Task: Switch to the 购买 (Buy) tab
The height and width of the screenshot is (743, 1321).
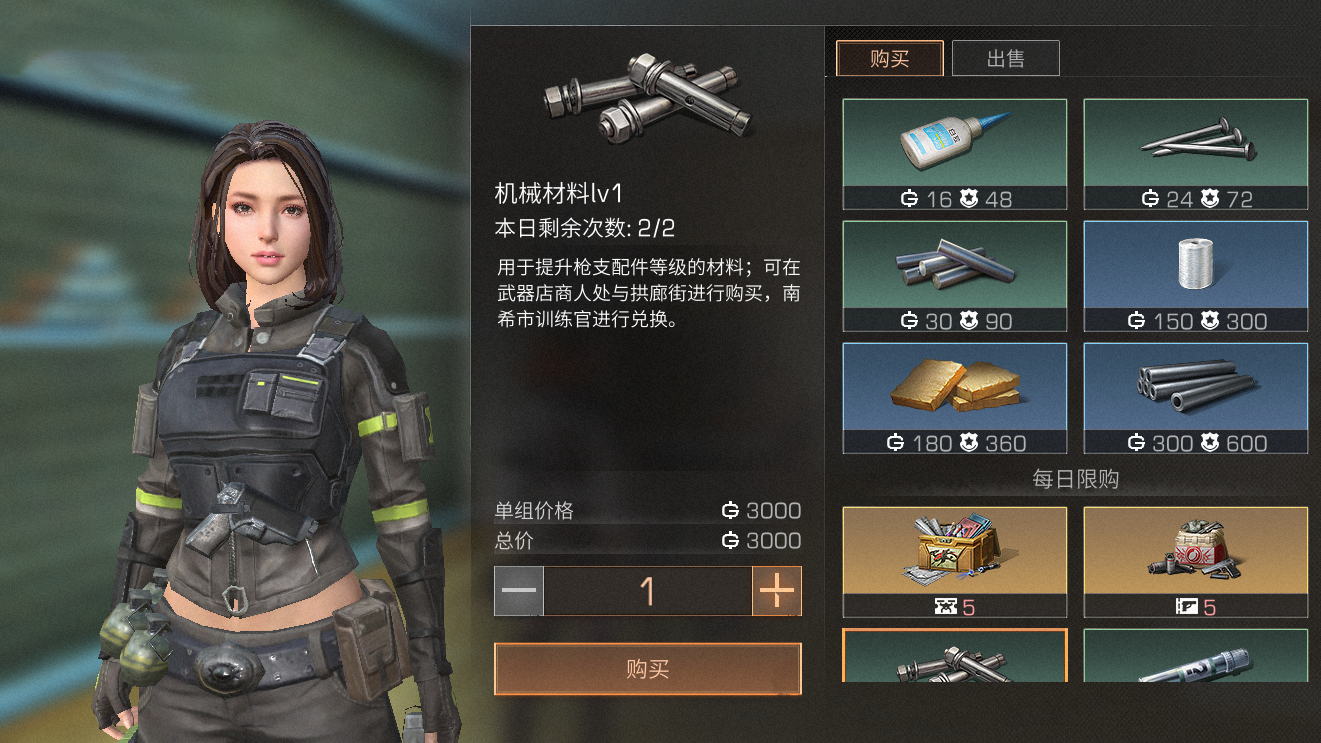Action: [889, 59]
